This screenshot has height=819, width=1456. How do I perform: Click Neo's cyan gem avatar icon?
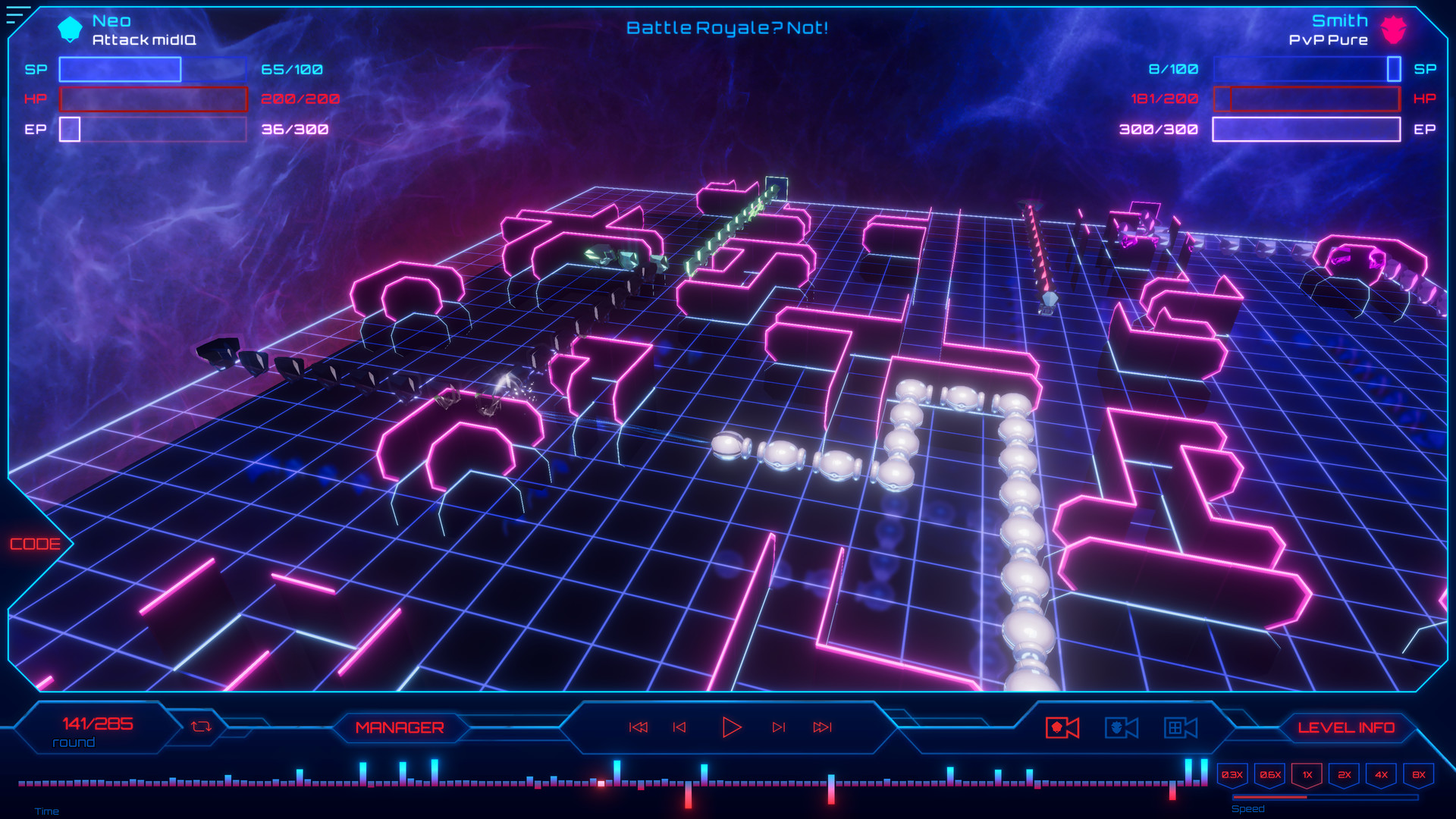[69, 28]
